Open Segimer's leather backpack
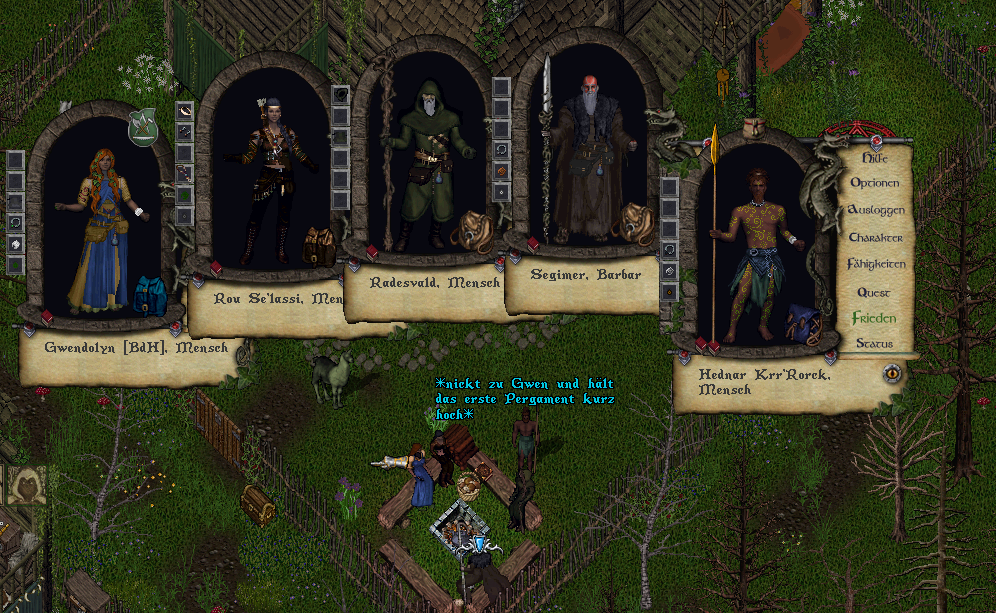 click(x=632, y=222)
